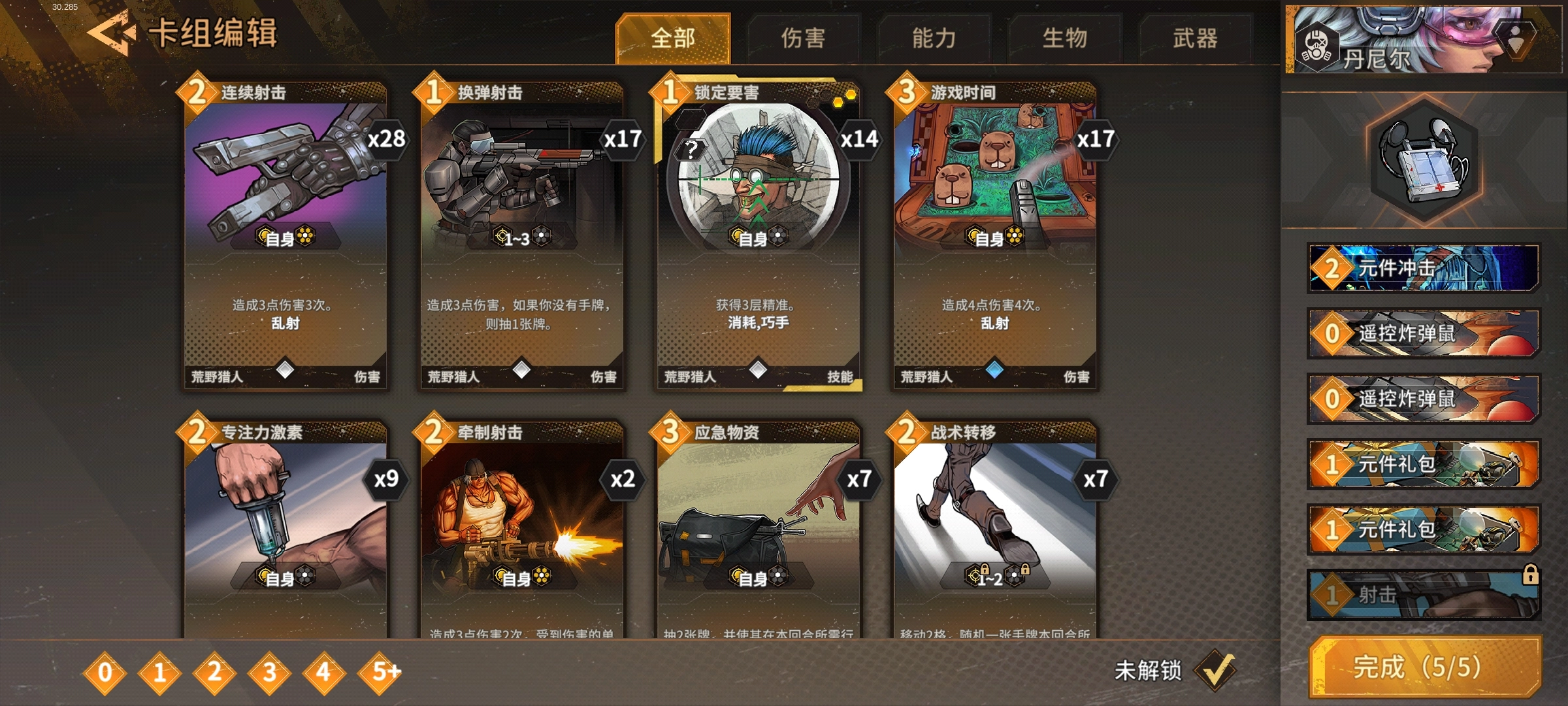Add the 游戏时间 card
The image size is (1568, 706).
click(x=994, y=235)
